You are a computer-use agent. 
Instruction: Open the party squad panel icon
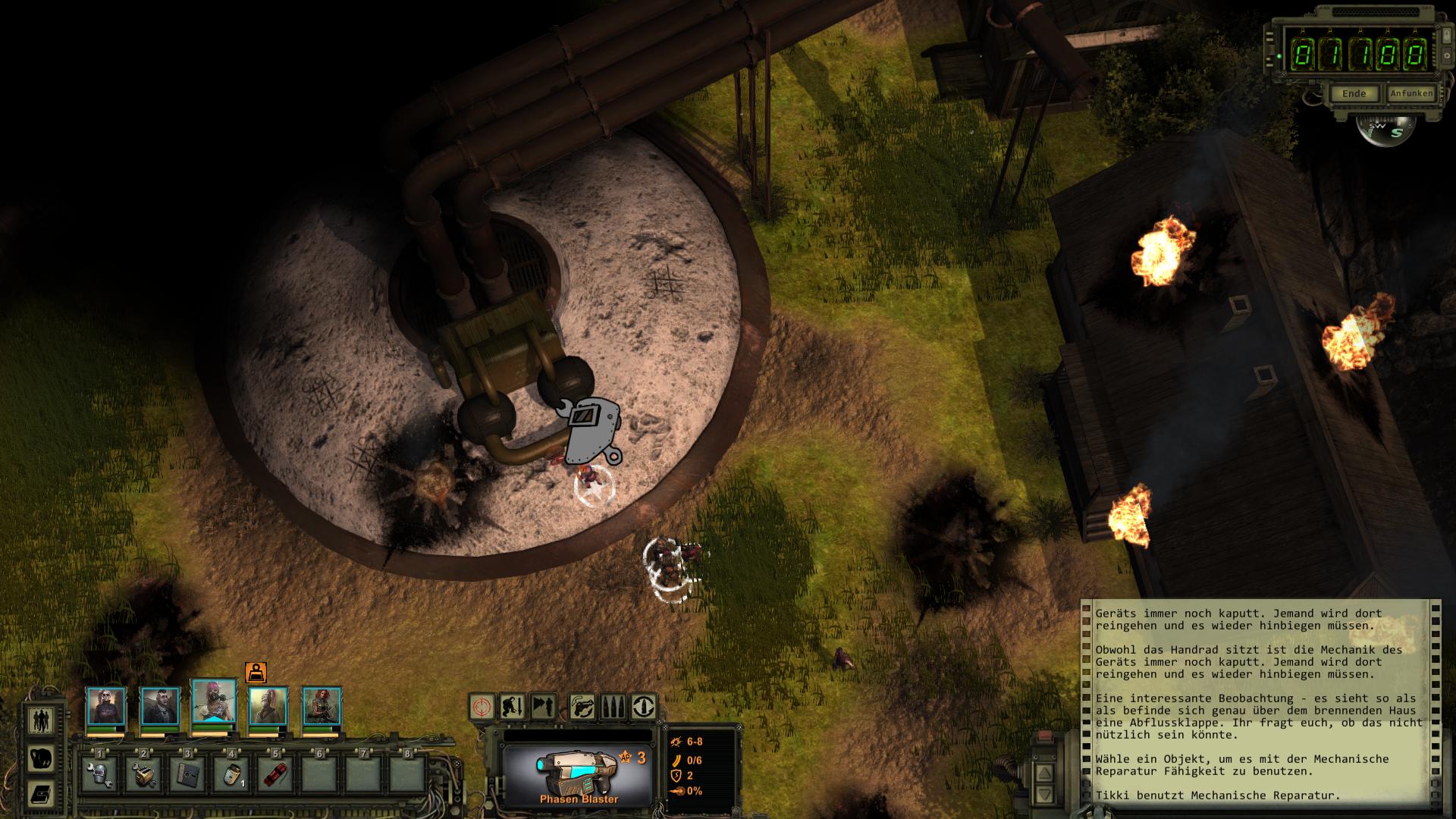[x=40, y=720]
